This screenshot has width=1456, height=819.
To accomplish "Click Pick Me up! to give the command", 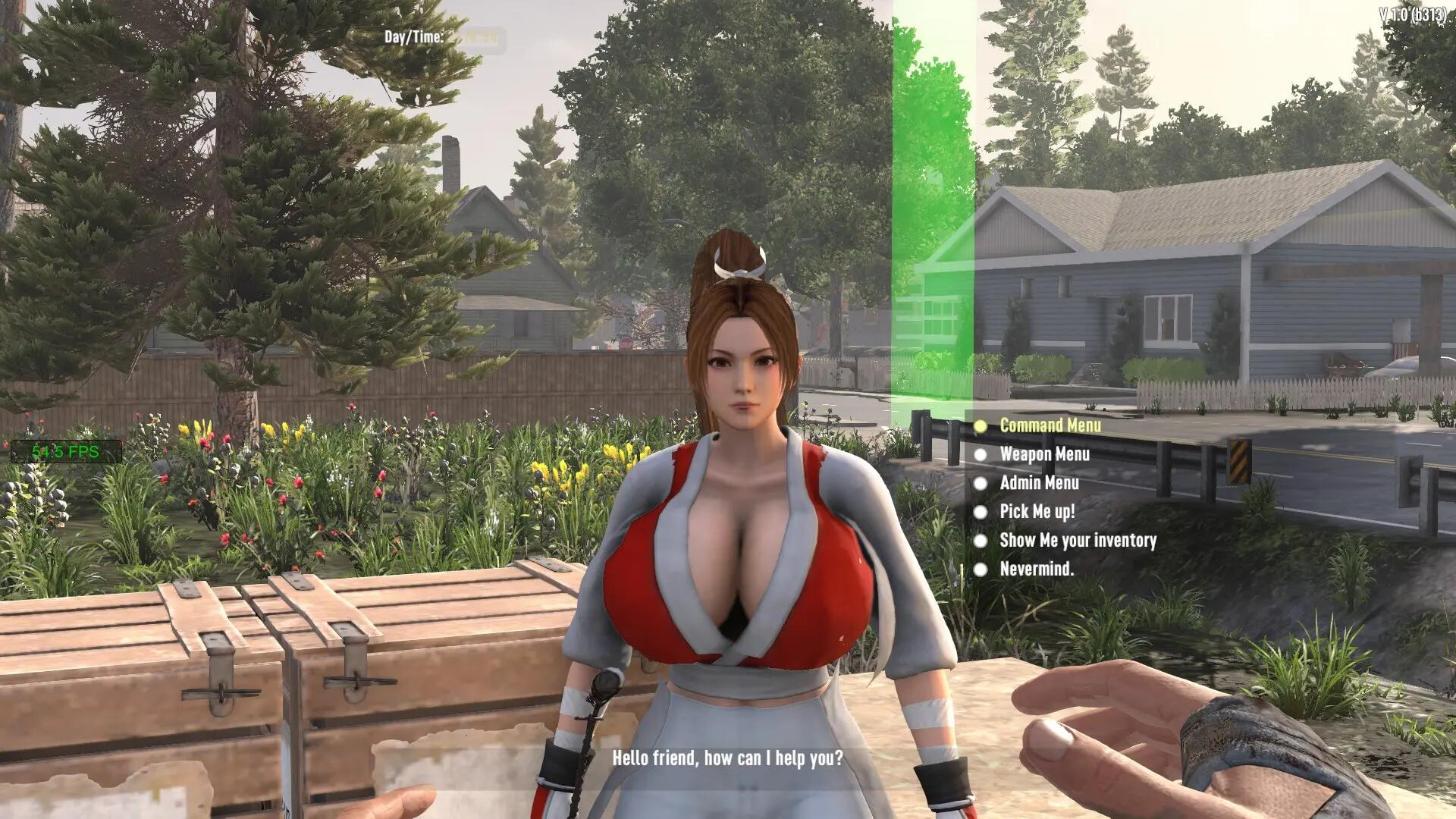I will click(1039, 512).
